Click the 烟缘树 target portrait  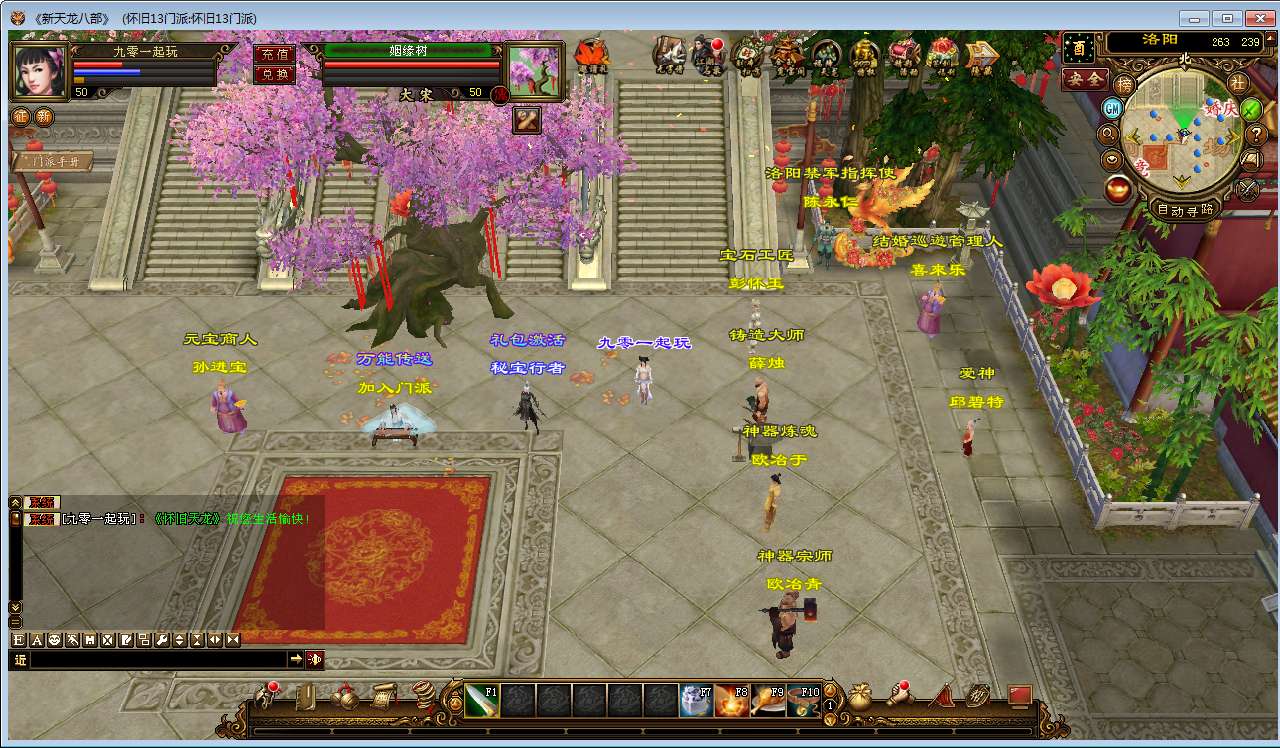click(534, 70)
